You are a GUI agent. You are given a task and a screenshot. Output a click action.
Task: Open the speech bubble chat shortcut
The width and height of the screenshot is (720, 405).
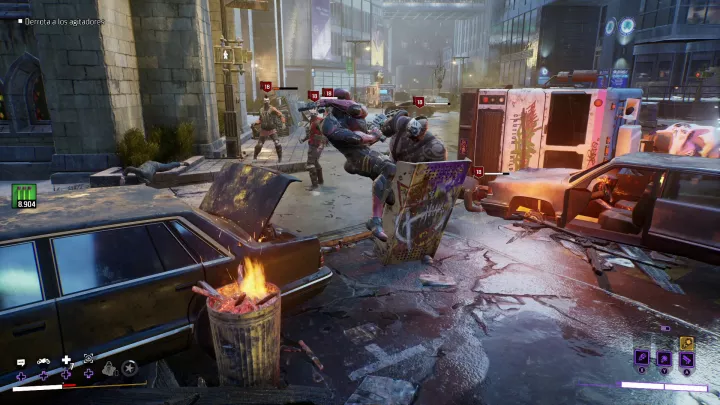[20, 360]
